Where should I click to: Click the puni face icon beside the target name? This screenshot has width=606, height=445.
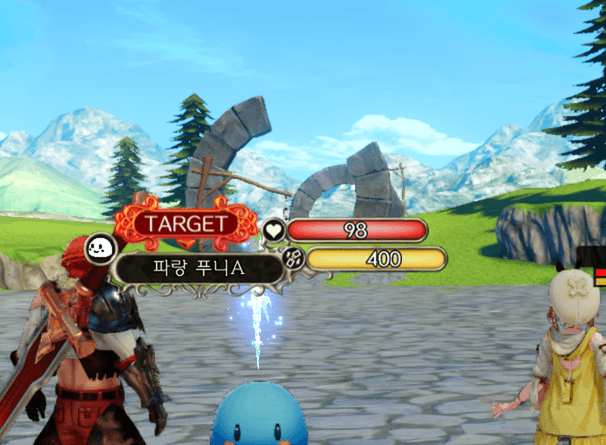[101, 246]
